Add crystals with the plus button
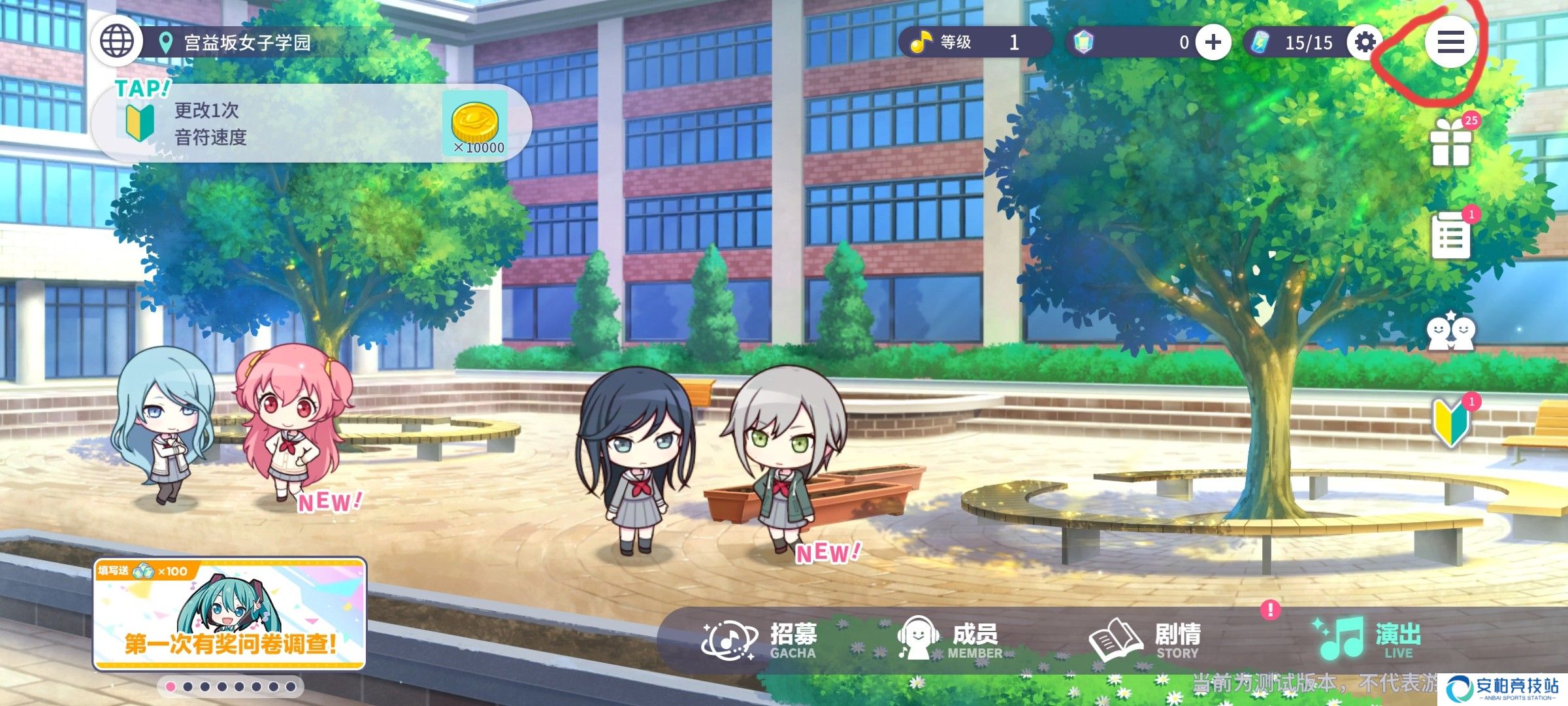This screenshot has height=706, width=1568. pyautogui.click(x=1213, y=42)
